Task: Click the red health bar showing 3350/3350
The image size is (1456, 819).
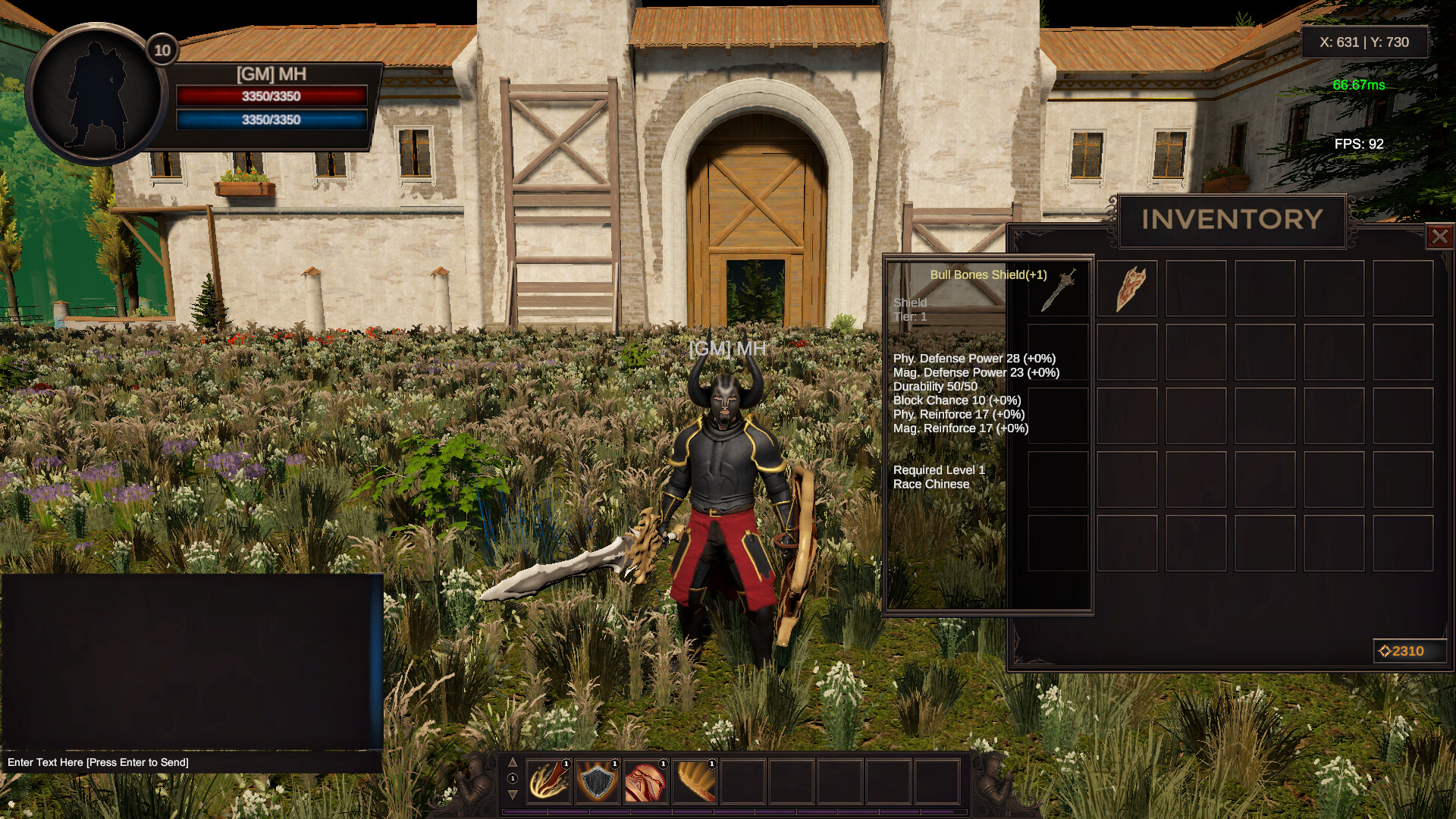Action: coord(271,96)
